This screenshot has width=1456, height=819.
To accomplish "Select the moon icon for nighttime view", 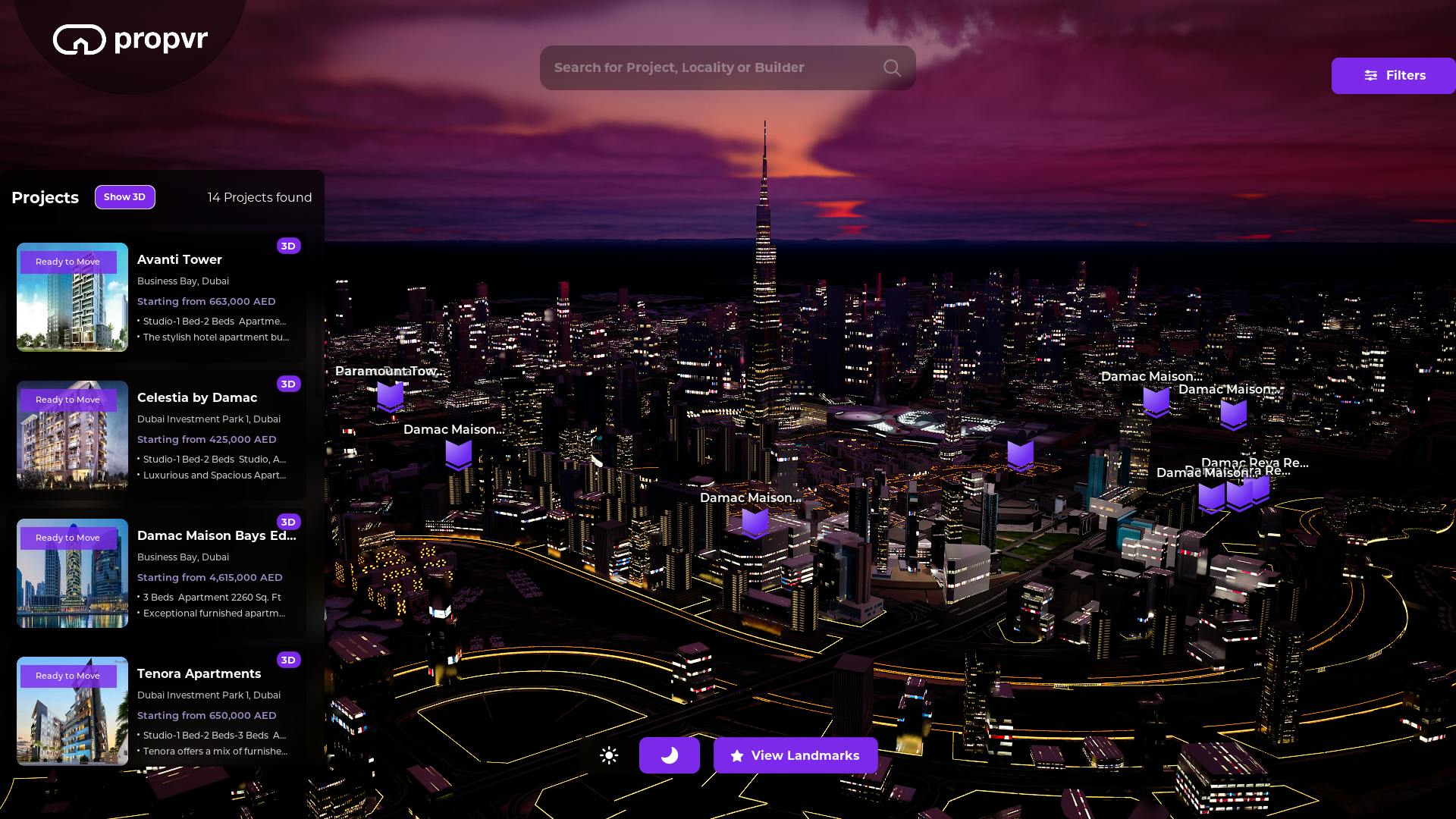I will [x=670, y=755].
